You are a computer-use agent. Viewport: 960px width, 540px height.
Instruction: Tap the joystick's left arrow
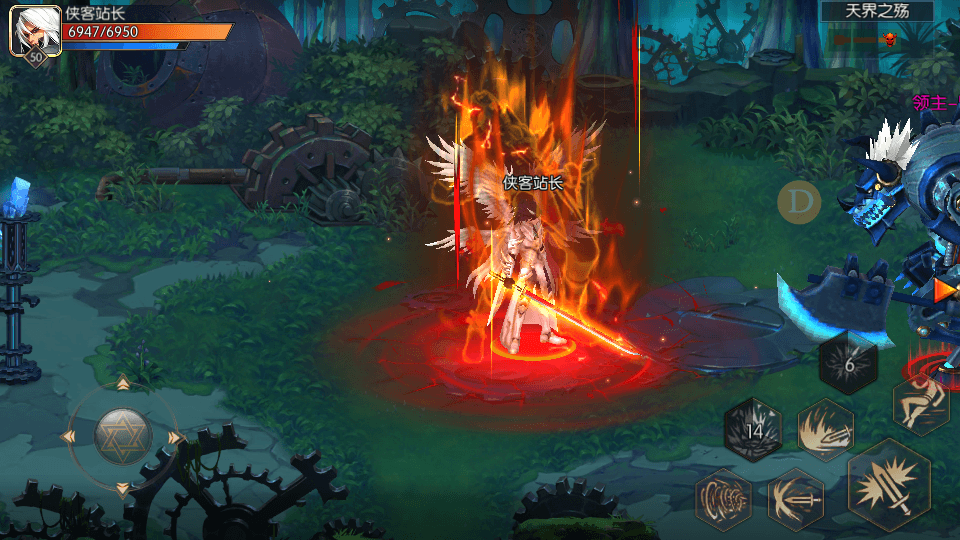[70, 437]
